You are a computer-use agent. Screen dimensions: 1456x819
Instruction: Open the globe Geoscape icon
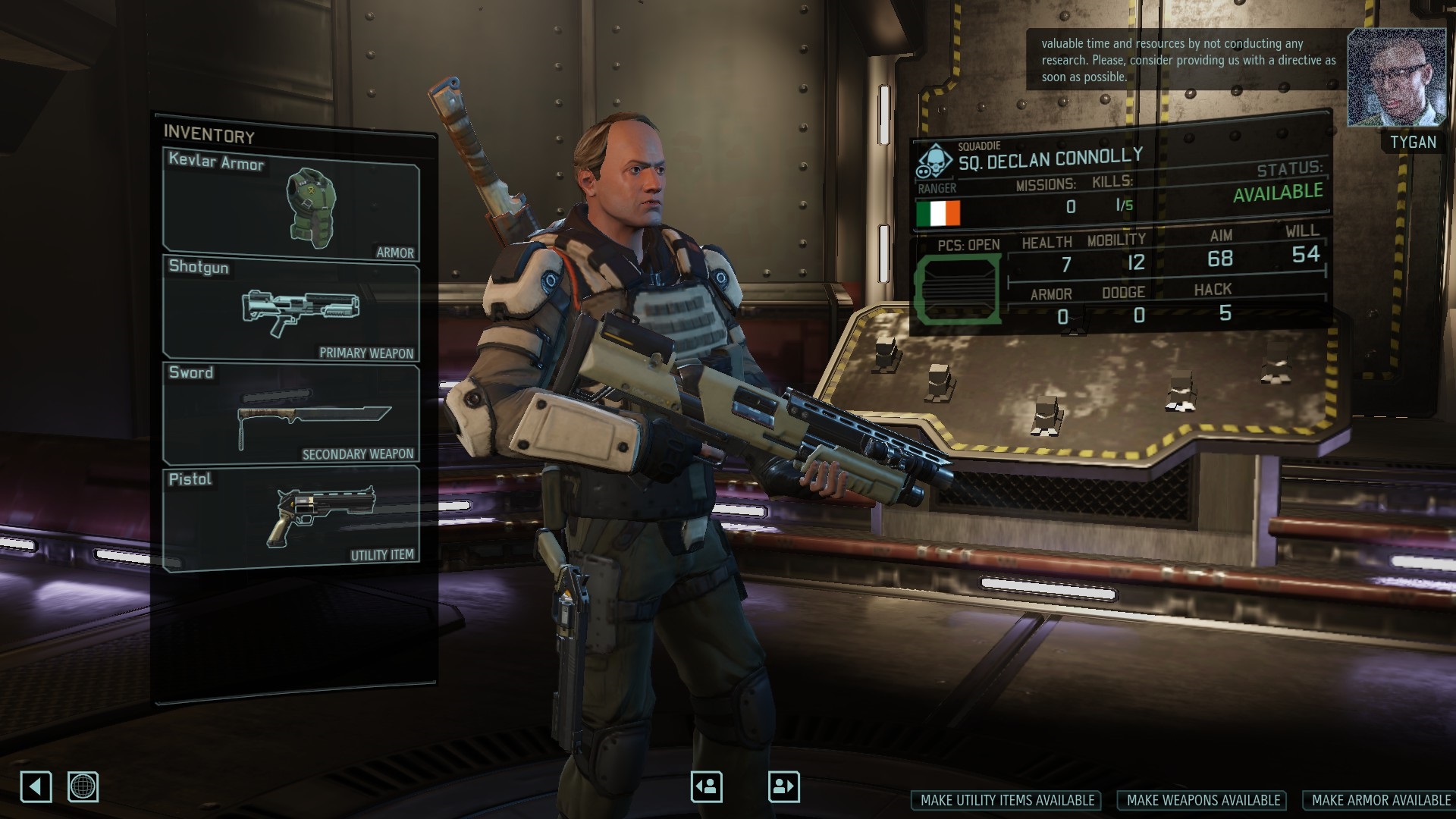click(x=83, y=786)
